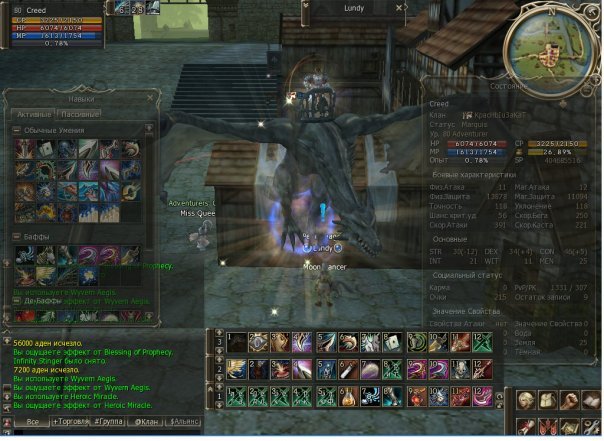
Task: Open the circular town minimap
Action: point(546,43)
